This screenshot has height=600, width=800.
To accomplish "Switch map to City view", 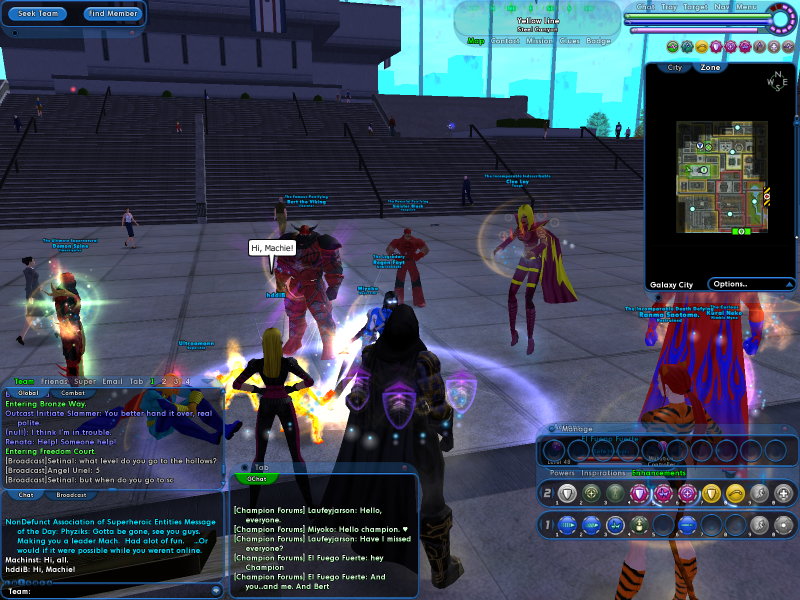I will (x=675, y=68).
